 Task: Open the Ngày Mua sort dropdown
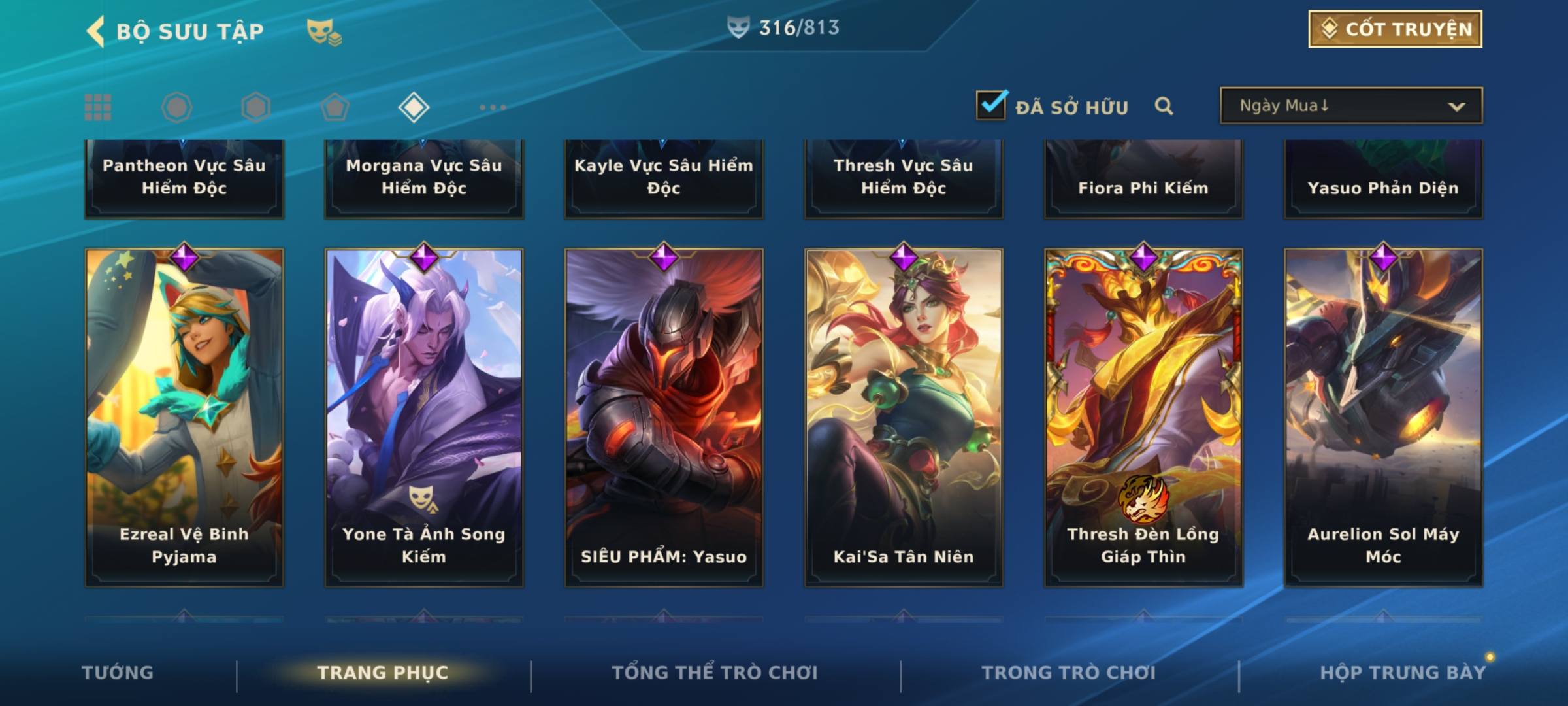[1350, 106]
